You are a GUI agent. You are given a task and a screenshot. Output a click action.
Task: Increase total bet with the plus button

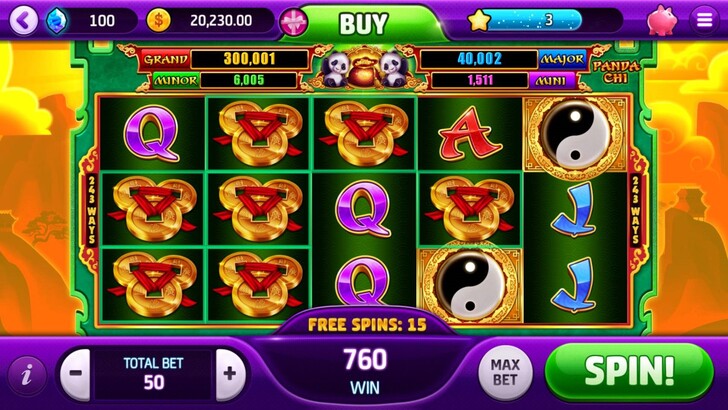pos(230,374)
